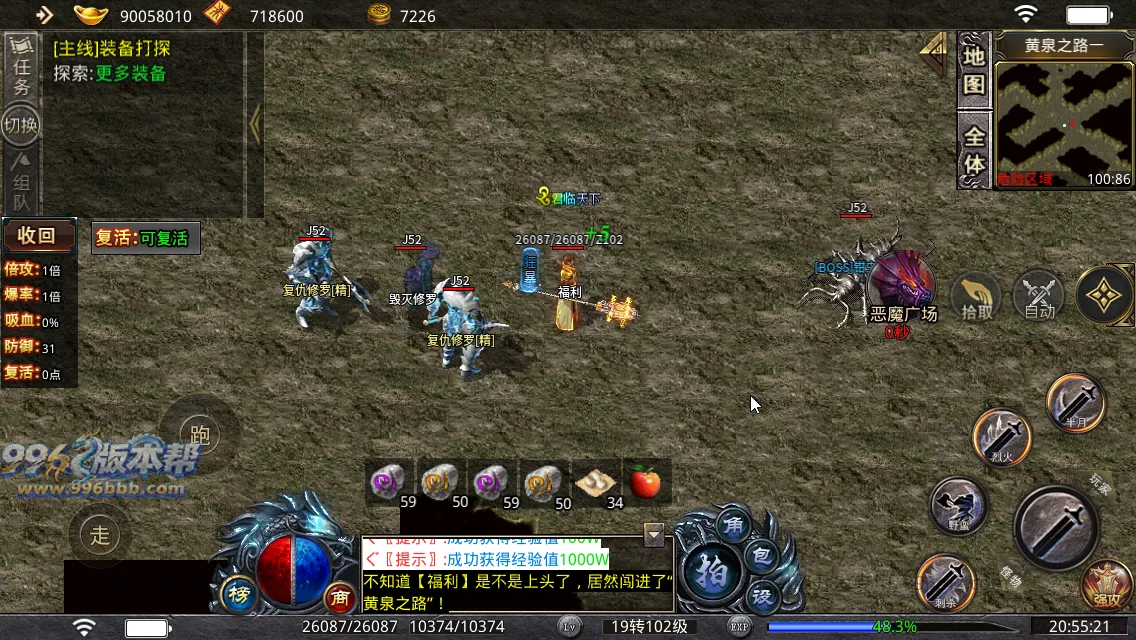Select the 全体 button beside the minimap

coord(974,148)
